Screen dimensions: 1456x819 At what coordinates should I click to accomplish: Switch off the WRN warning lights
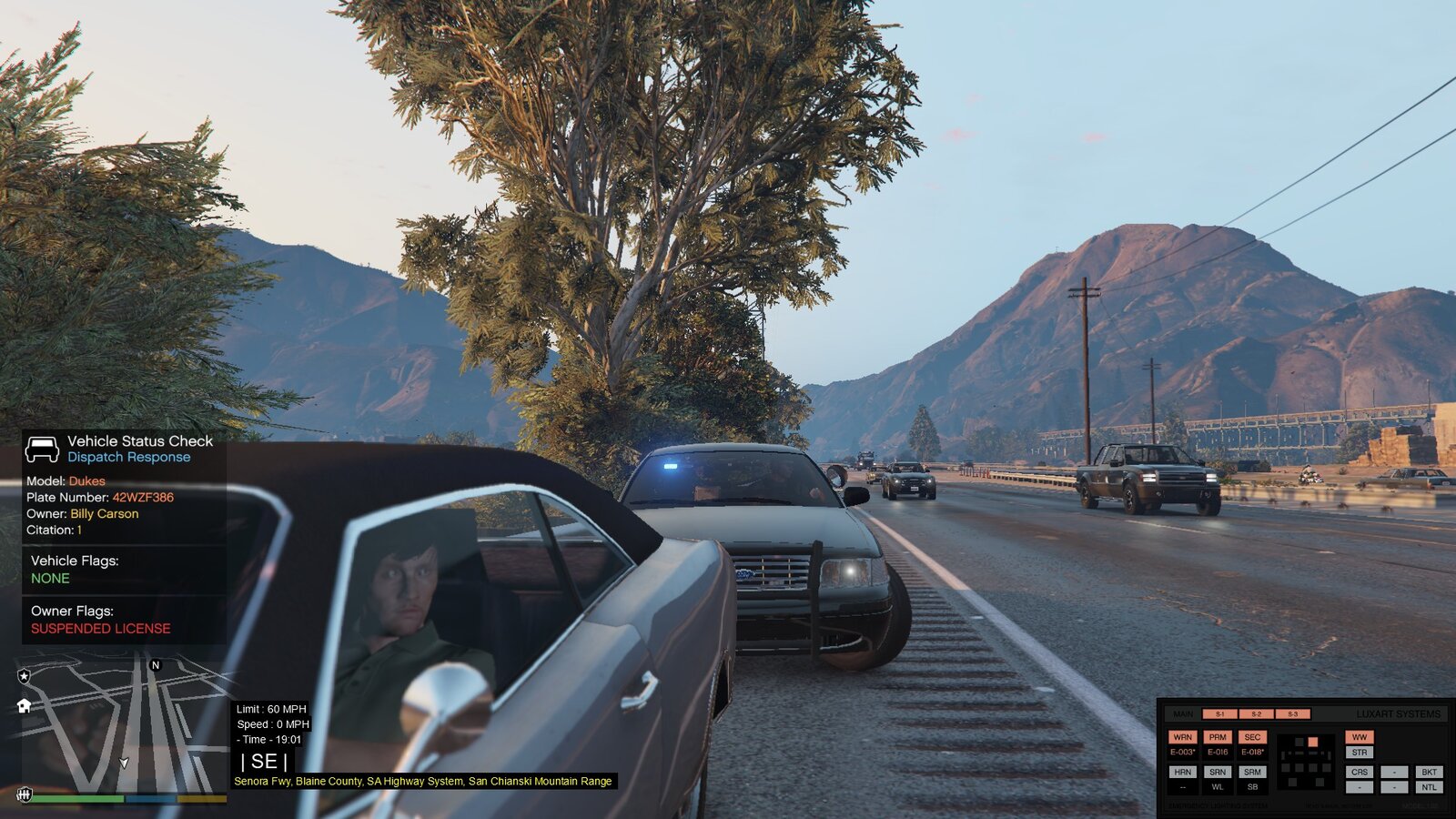pos(1183,737)
